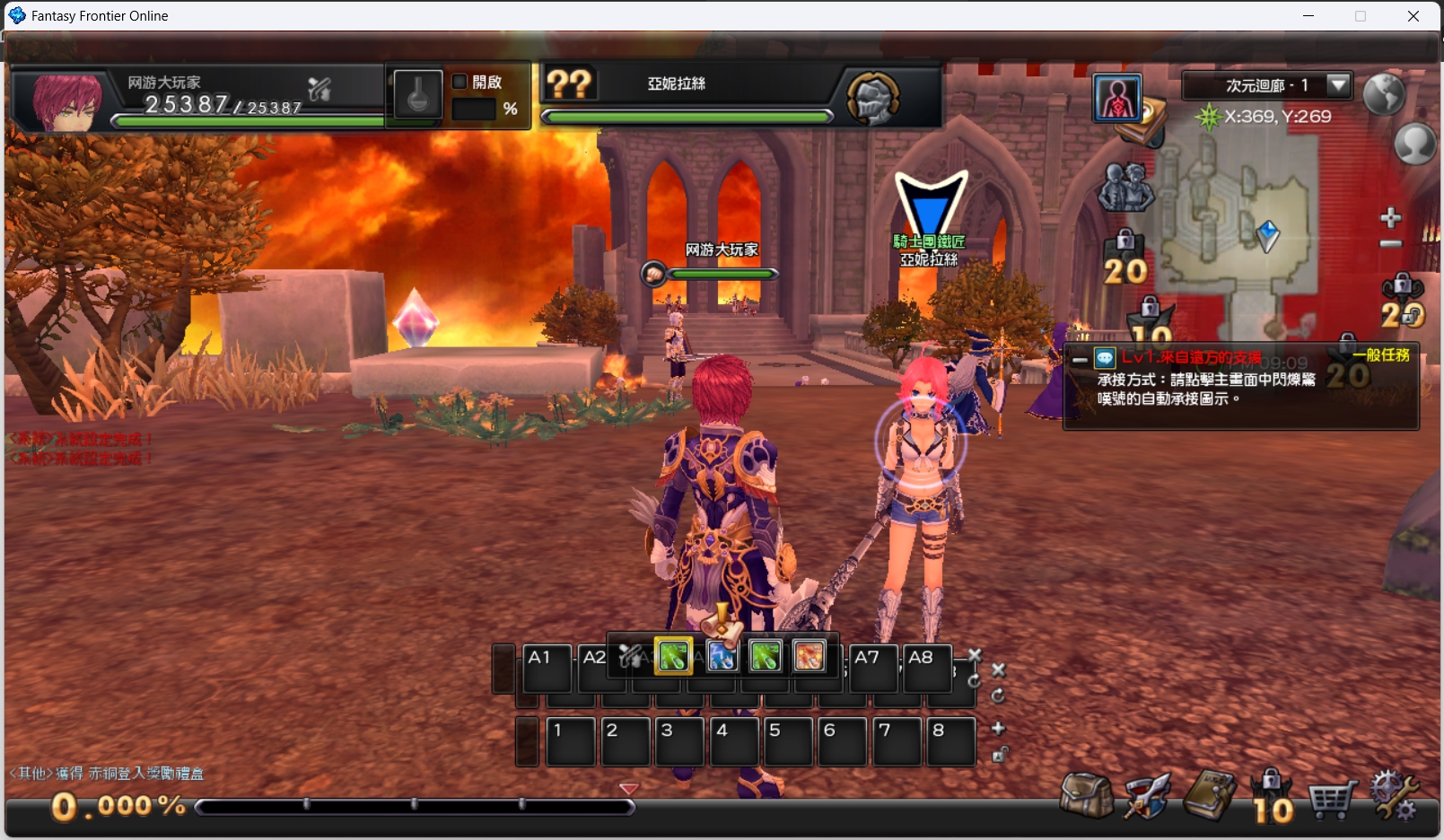Click the grey profile silhouette button
The width and height of the screenshot is (1444, 840).
pyautogui.click(x=1414, y=143)
